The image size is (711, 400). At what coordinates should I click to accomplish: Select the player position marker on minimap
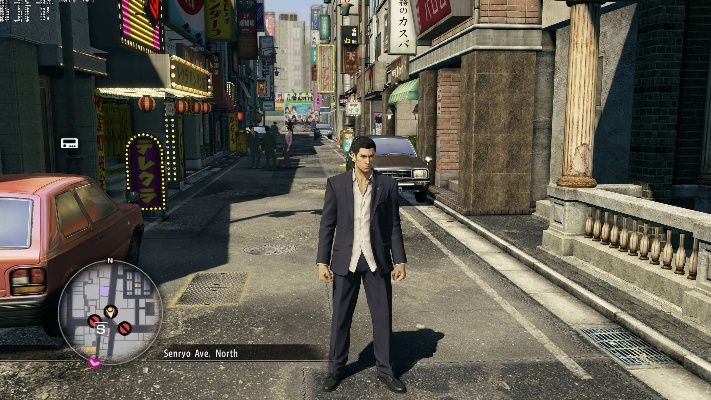[x=110, y=311]
